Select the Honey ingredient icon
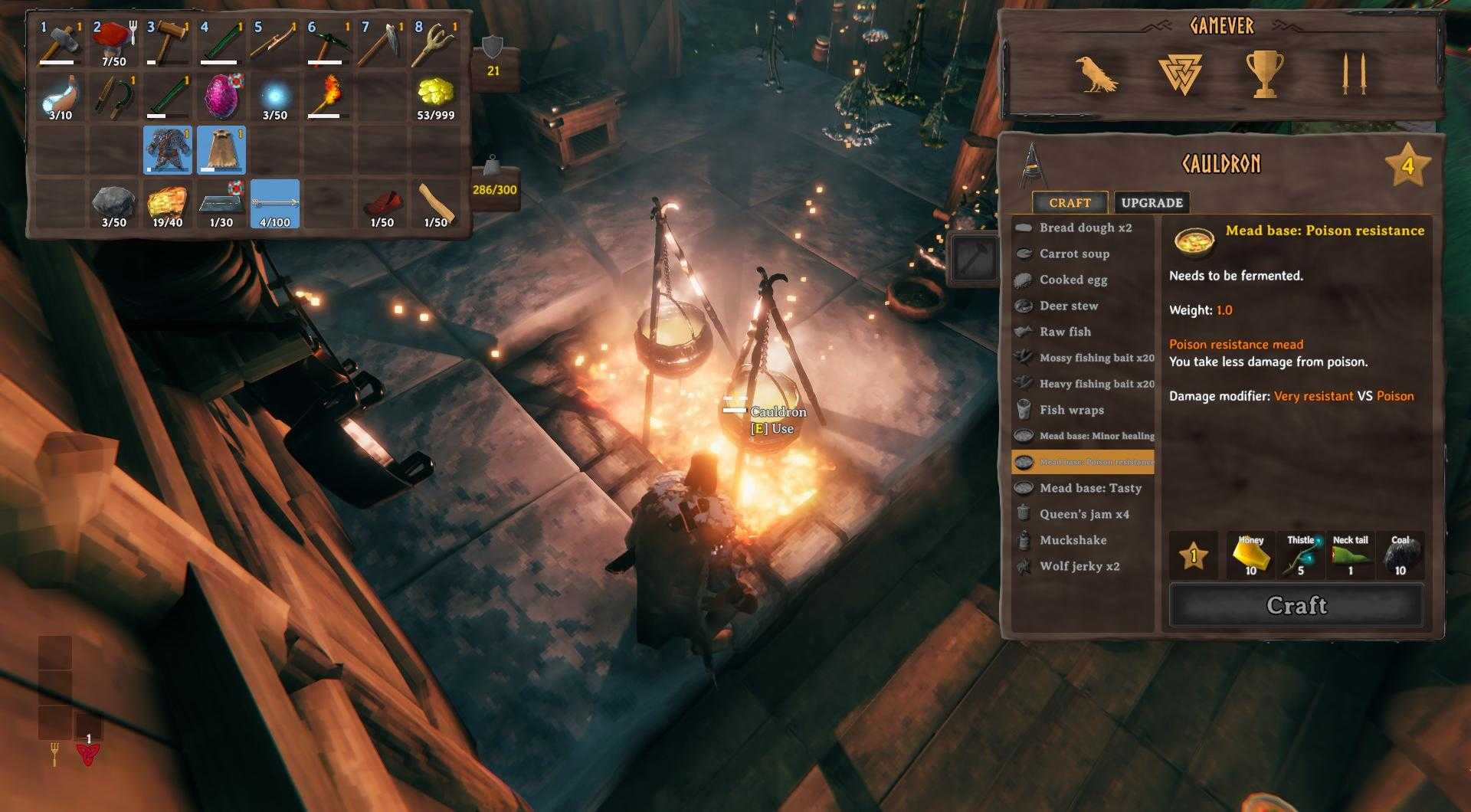 pyautogui.click(x=1250, y=554)
